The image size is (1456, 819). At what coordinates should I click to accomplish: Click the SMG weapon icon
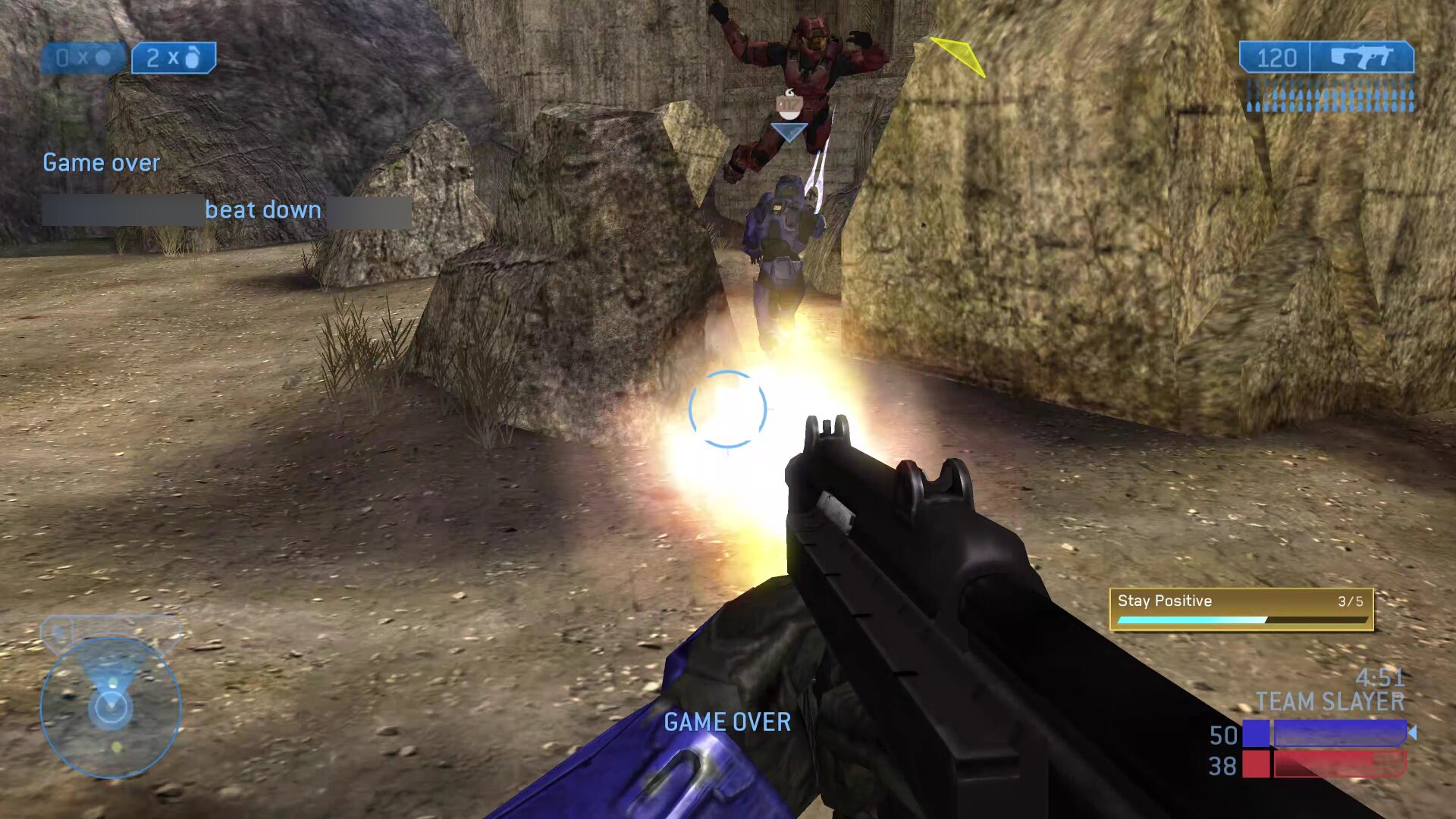point(1362,58)
